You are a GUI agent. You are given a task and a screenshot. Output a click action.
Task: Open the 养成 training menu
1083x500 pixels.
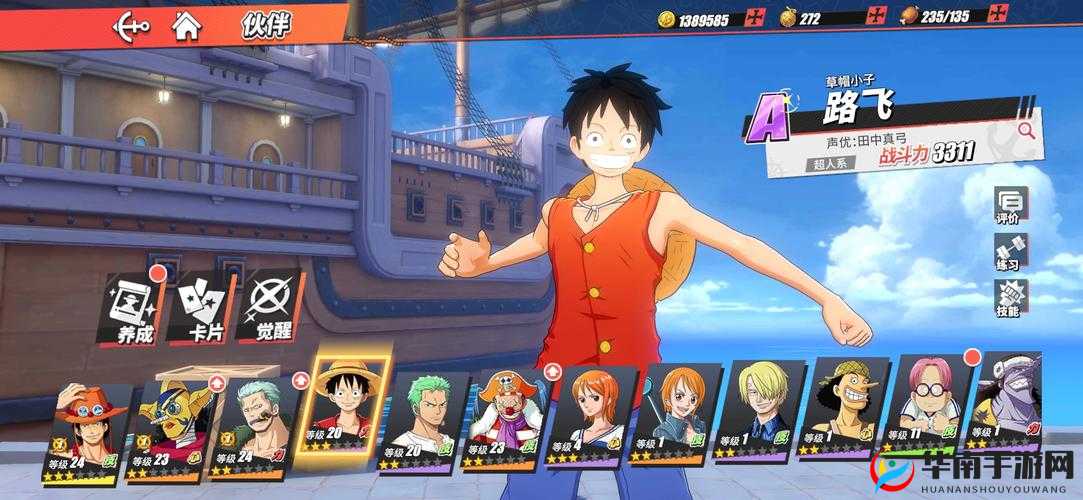[x=134, y=305]
